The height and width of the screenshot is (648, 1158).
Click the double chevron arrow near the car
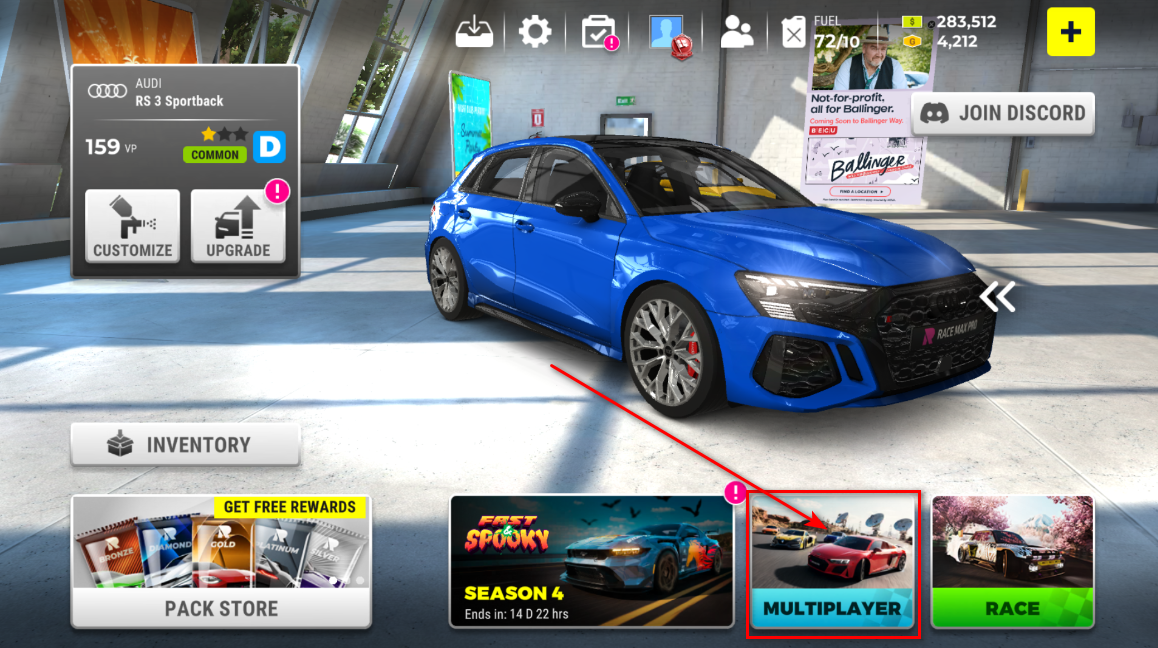[x=997, y=296]
